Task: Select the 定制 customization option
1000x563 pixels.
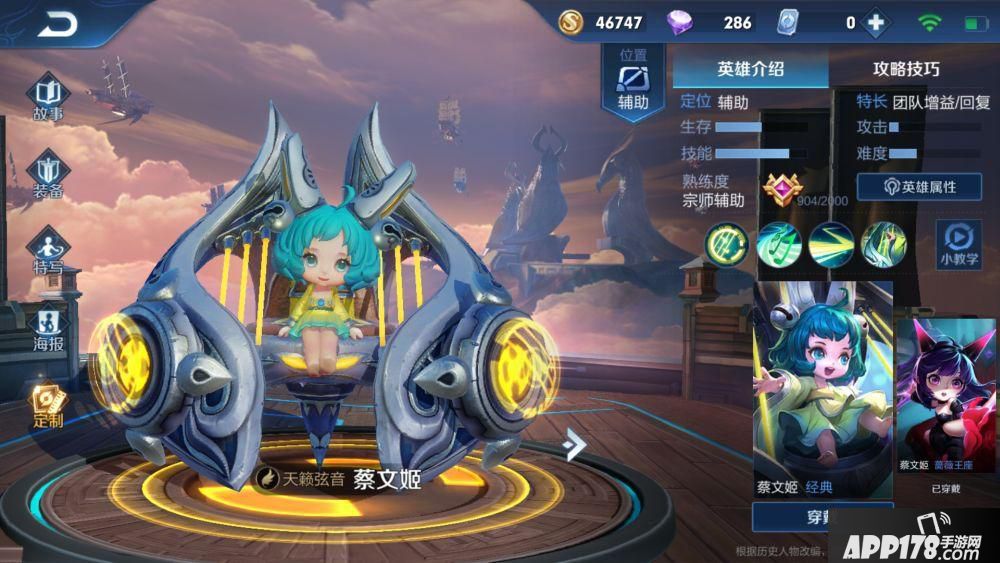Action: pyautogui.click(x=46, y=405)
